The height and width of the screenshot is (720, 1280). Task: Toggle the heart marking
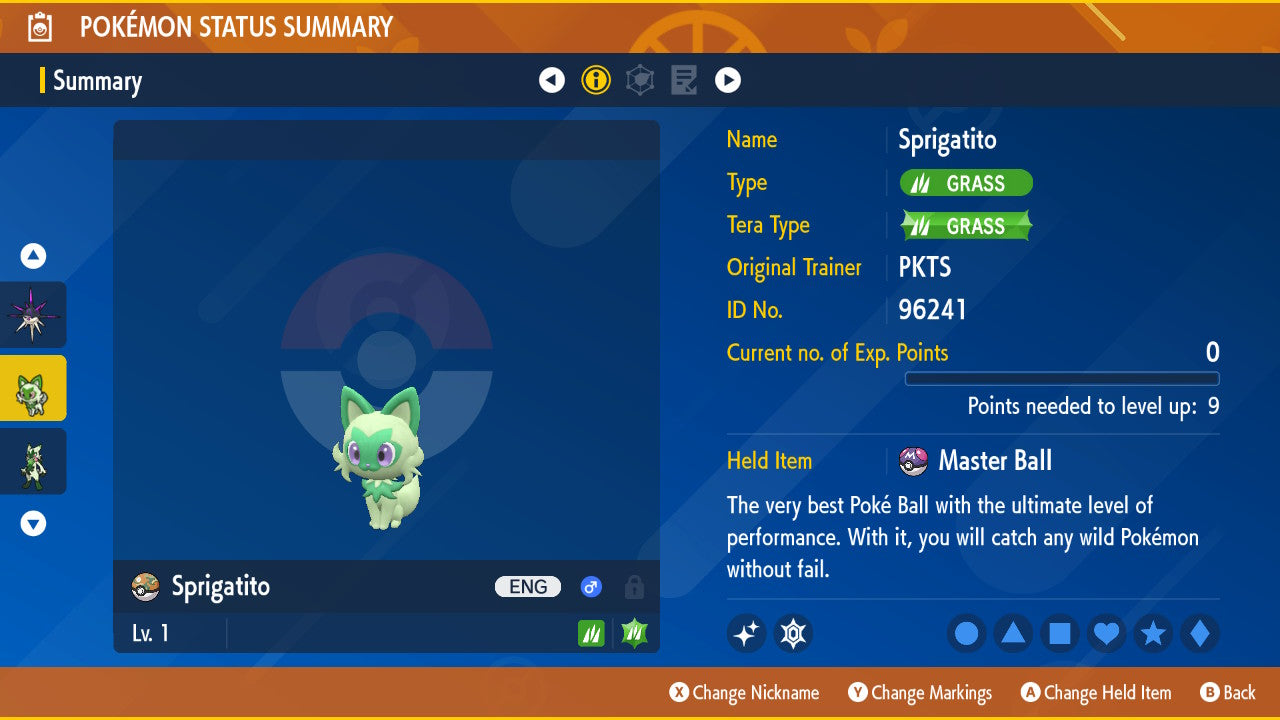(1106, 633)
